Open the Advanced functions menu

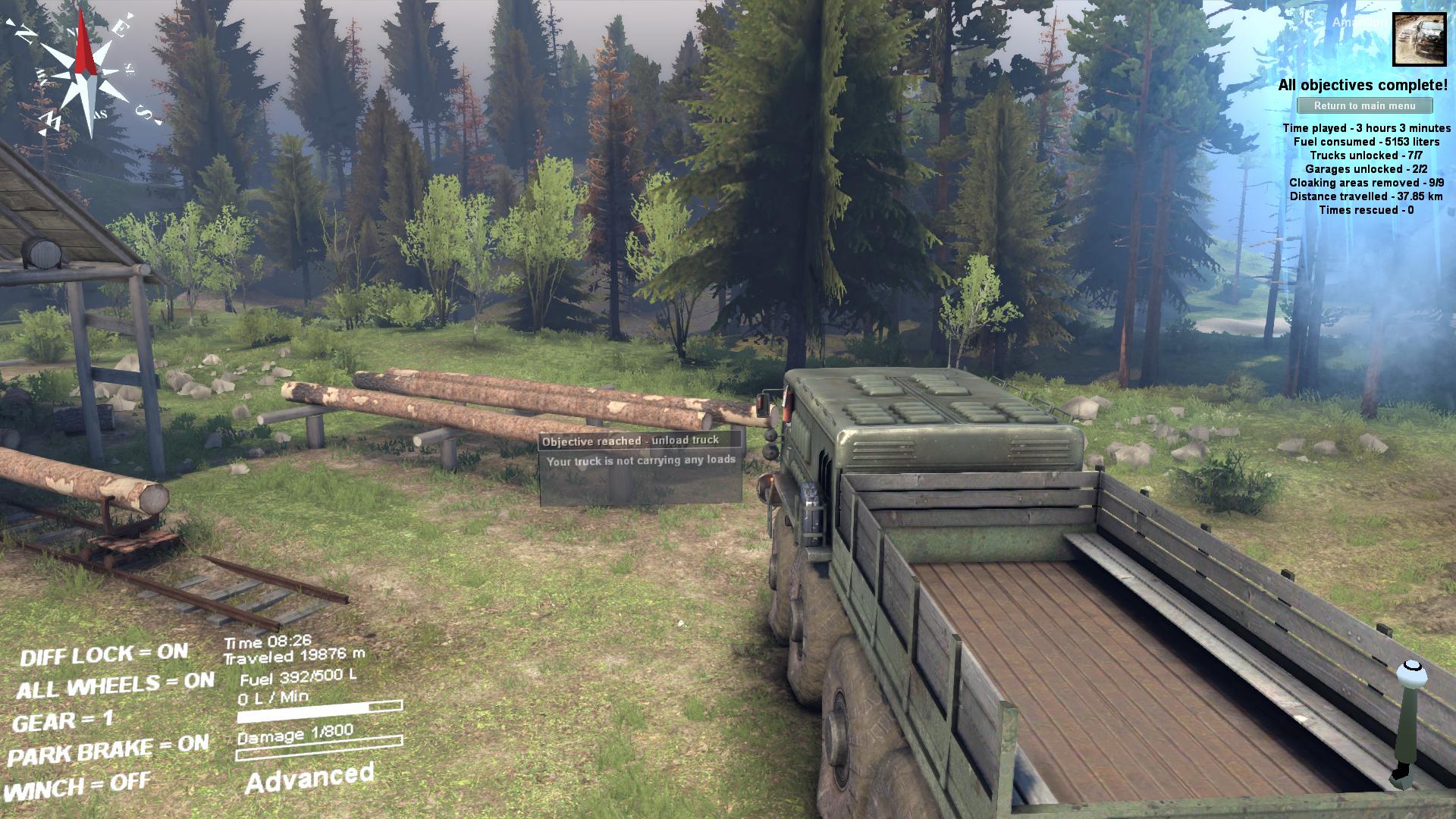[x=309, y=778]
